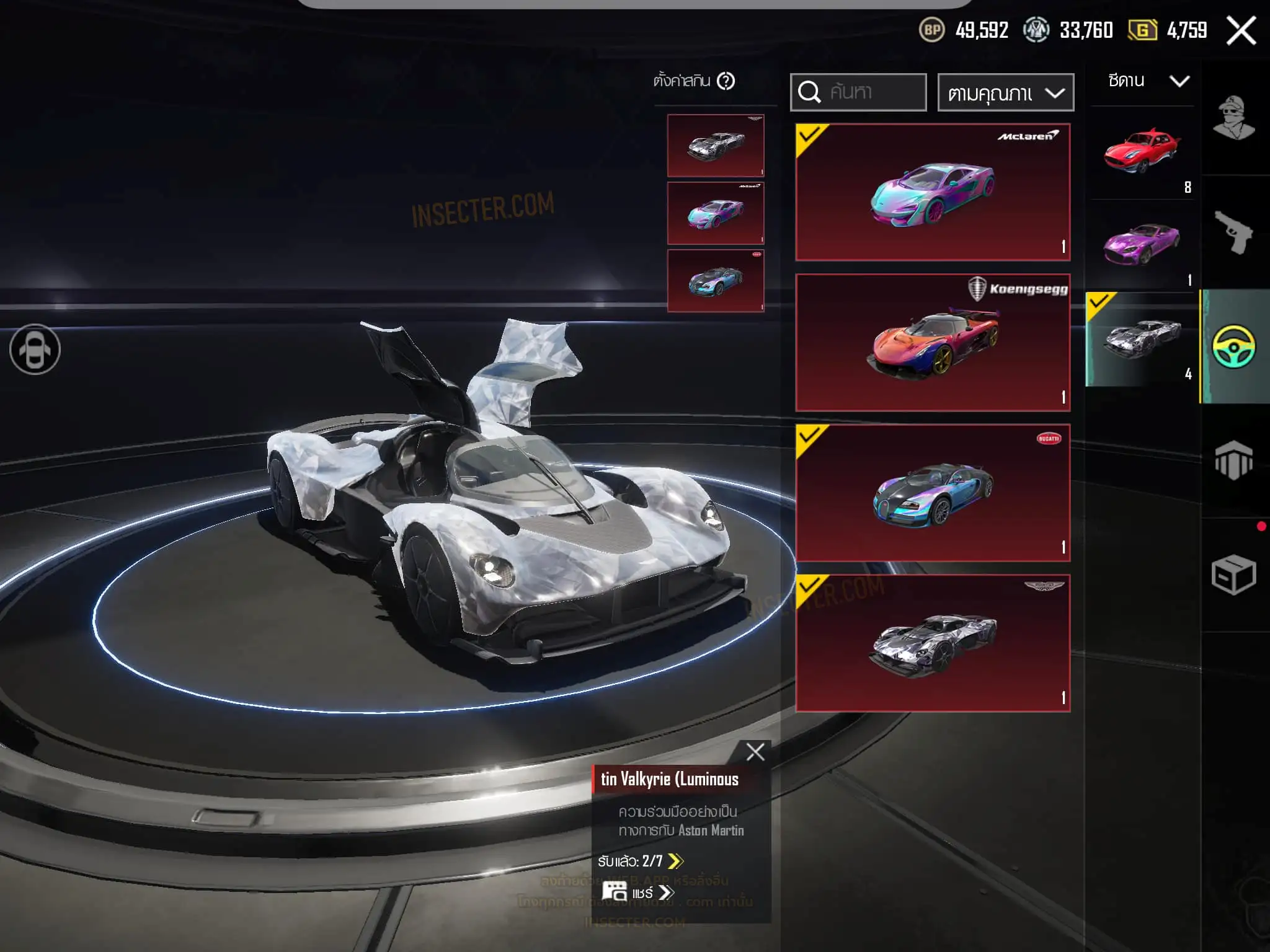Screen dimensions: 1270x952
Task: Close the Valkyrie info popup
Action: point(755,752)
